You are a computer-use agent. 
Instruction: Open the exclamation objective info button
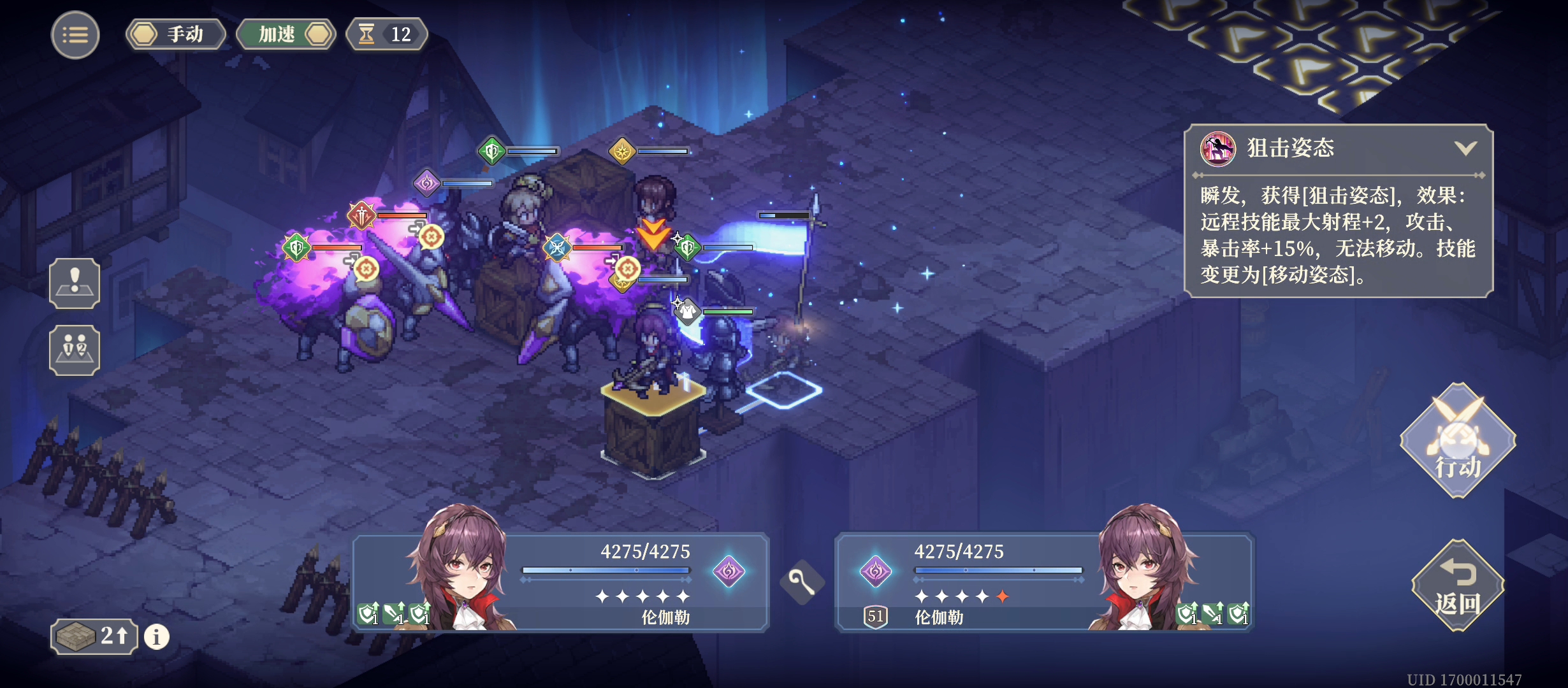[75, 283]
